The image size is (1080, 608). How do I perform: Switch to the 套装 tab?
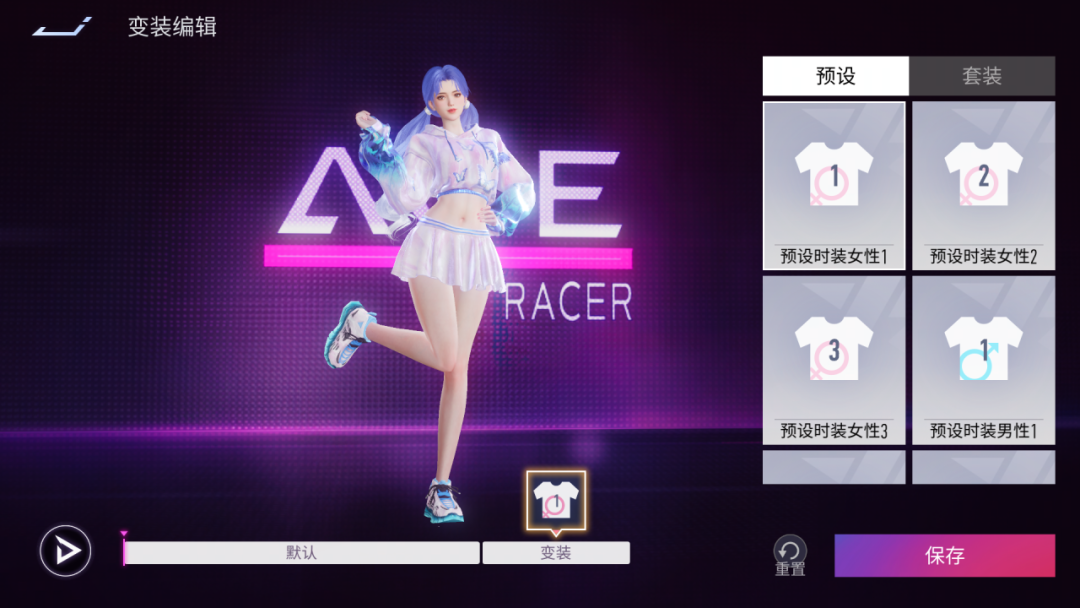point(982,76)
